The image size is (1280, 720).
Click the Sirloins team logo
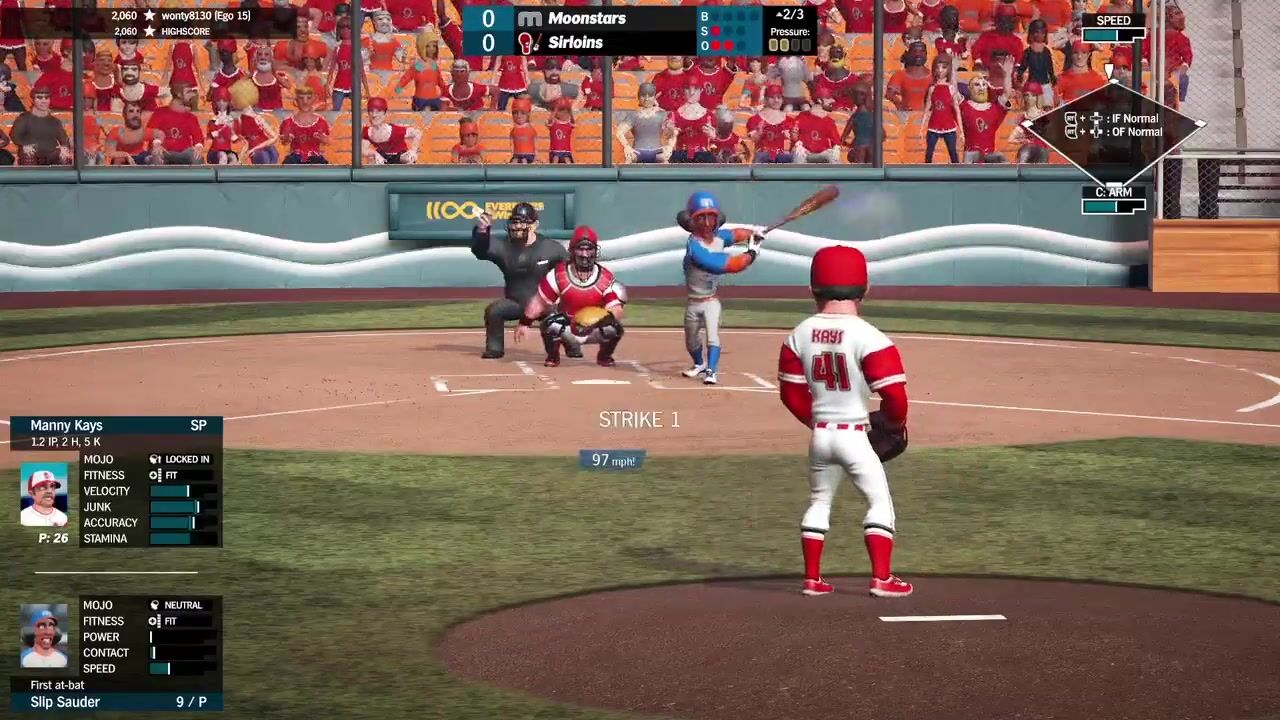[x=527, y=43]
